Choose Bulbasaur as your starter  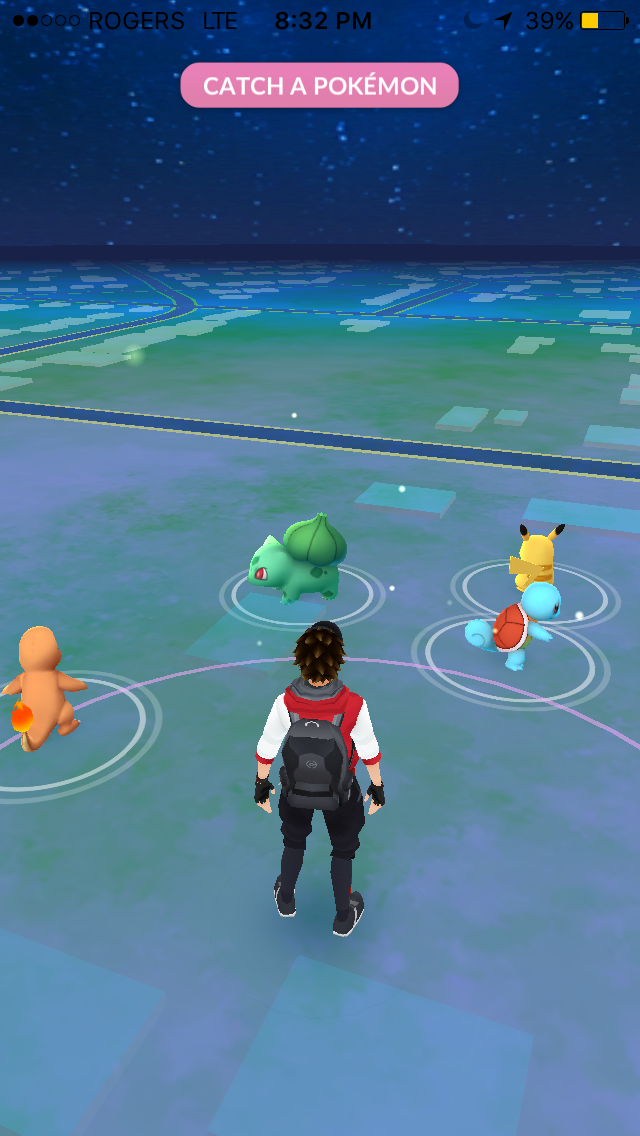pyautogui.click(x=298, y=560)
